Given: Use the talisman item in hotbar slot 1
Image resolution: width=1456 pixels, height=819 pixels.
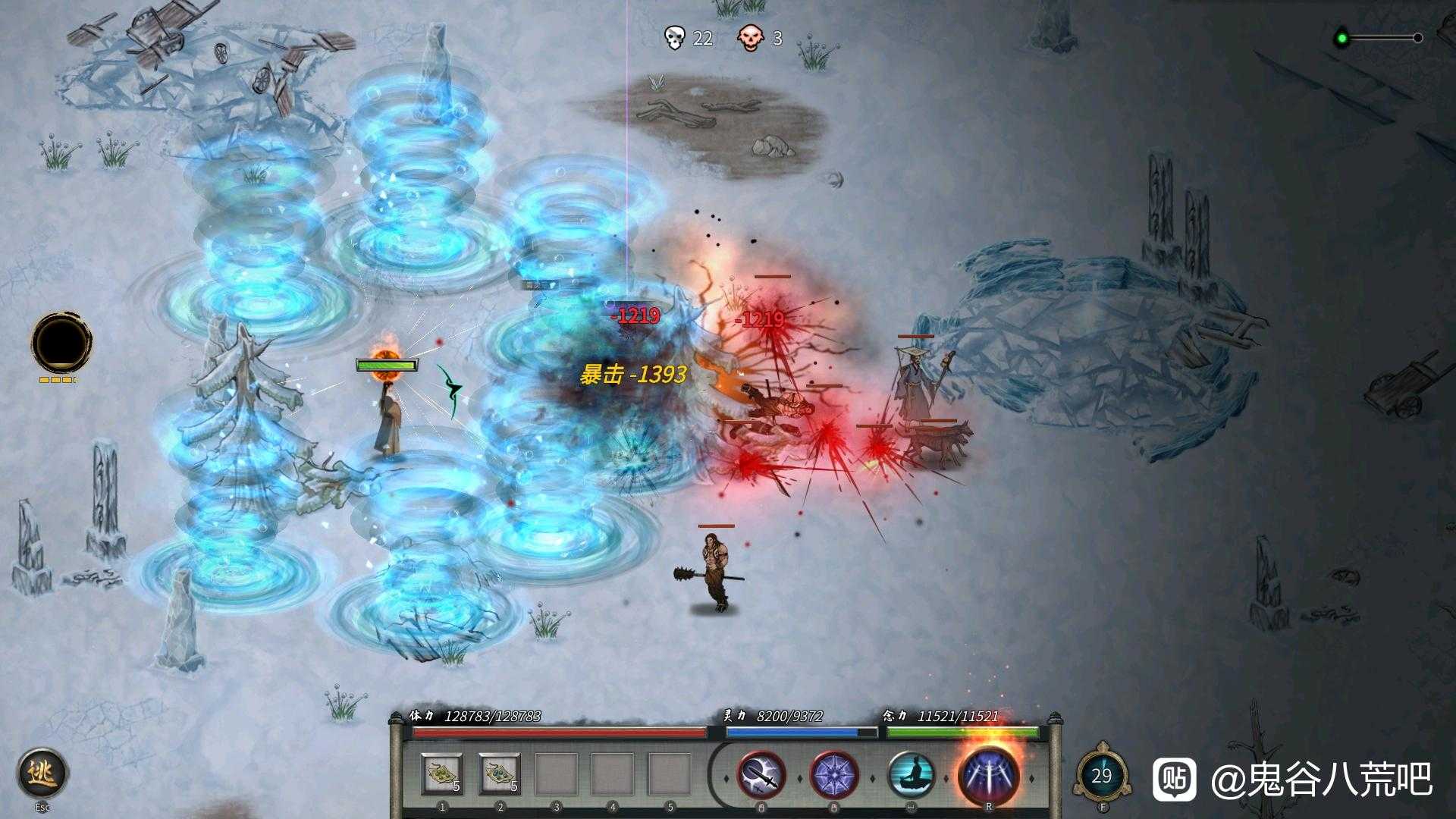Looking at the screenshot, I should pyautogui.click(x=442, y=775).
